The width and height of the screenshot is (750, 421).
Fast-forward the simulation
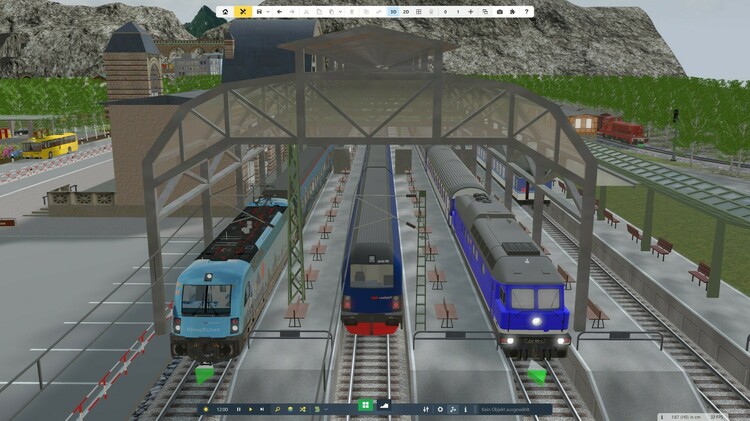tap(262, 409)
